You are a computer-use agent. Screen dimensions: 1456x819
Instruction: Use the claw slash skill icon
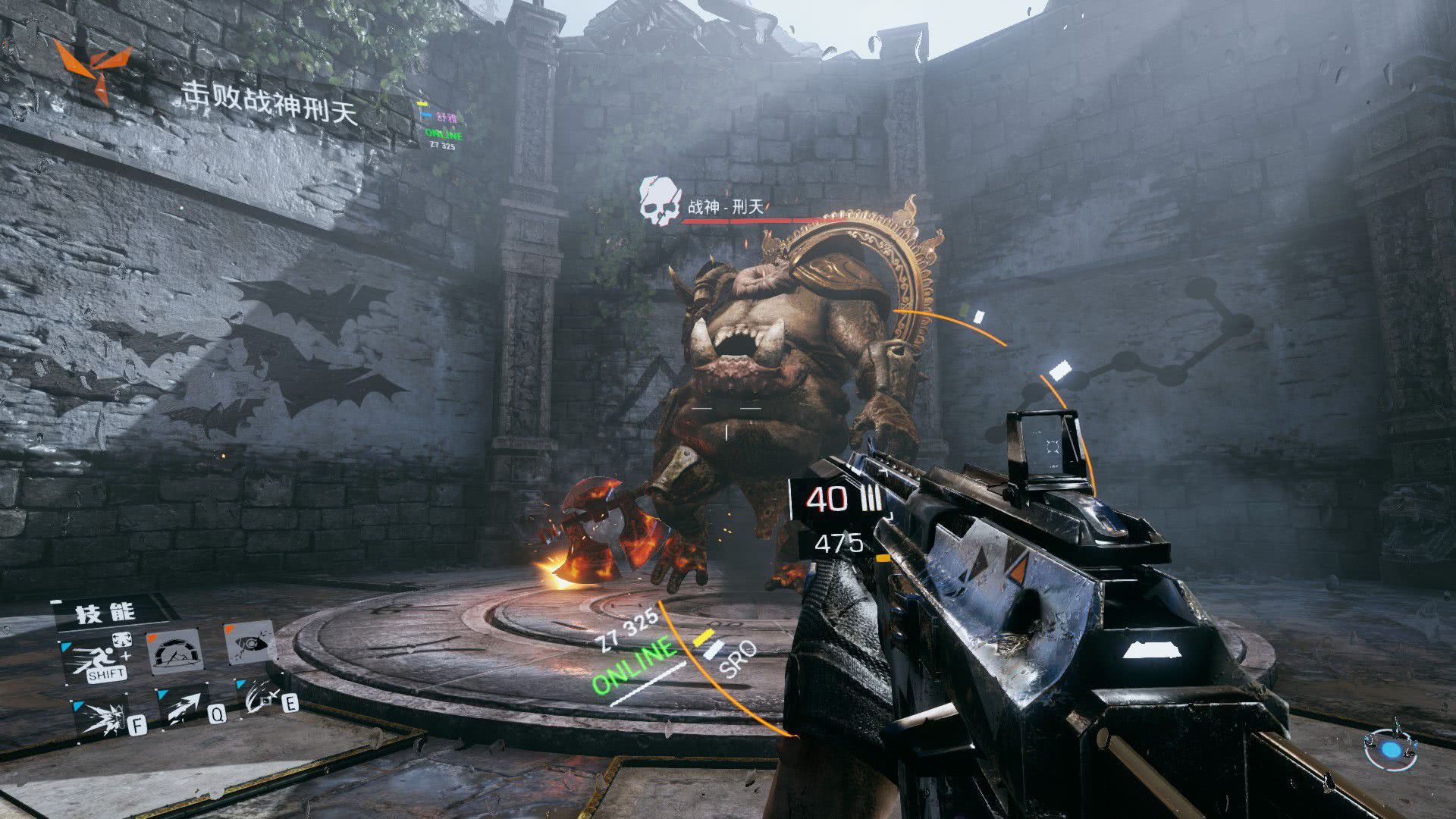tap(262, 699)
